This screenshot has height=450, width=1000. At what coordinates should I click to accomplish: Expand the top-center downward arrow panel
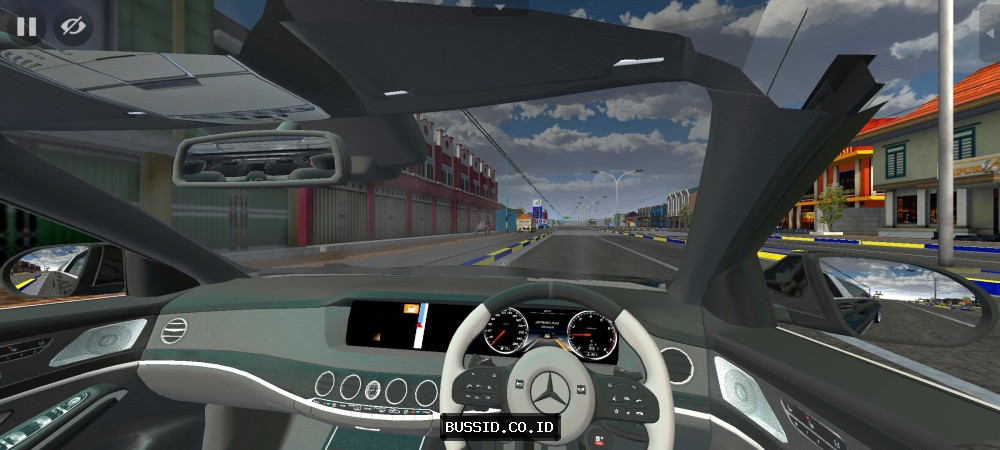500,6
